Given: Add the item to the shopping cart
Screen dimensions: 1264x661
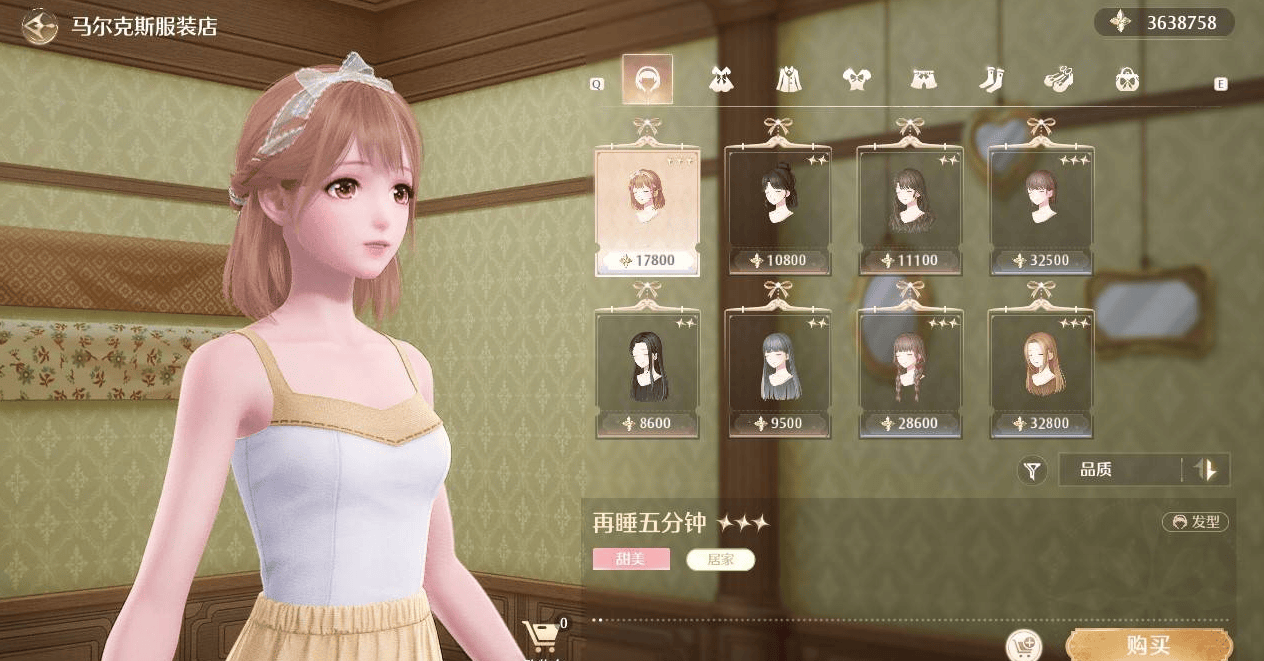Looking at the screenshot, I should pos(1024,646).
